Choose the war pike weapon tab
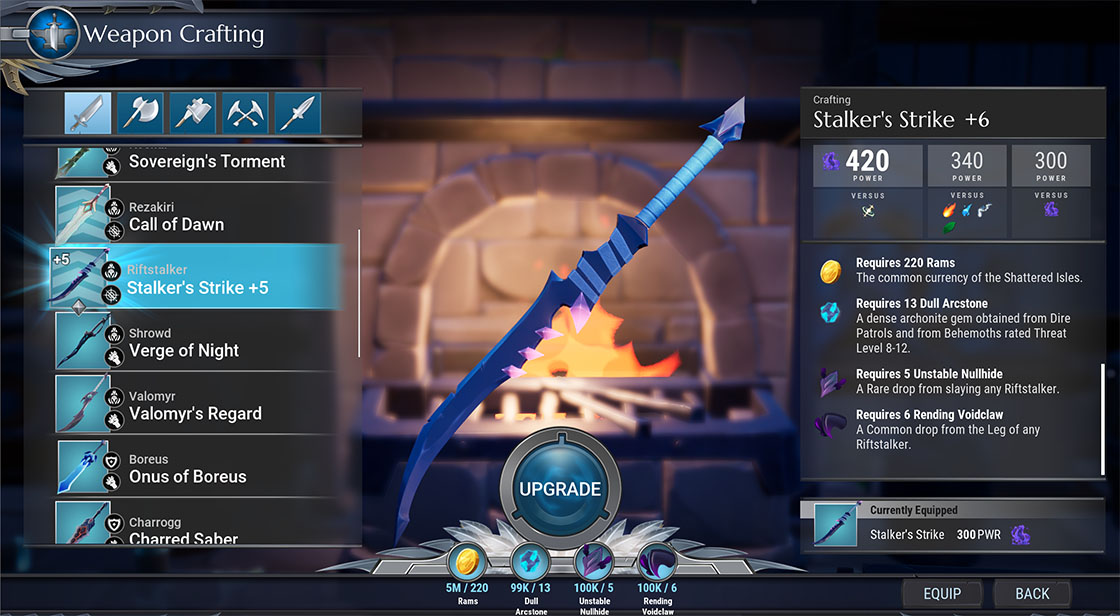The height and width of the screenshot is (616, 1120). (297, 113)
